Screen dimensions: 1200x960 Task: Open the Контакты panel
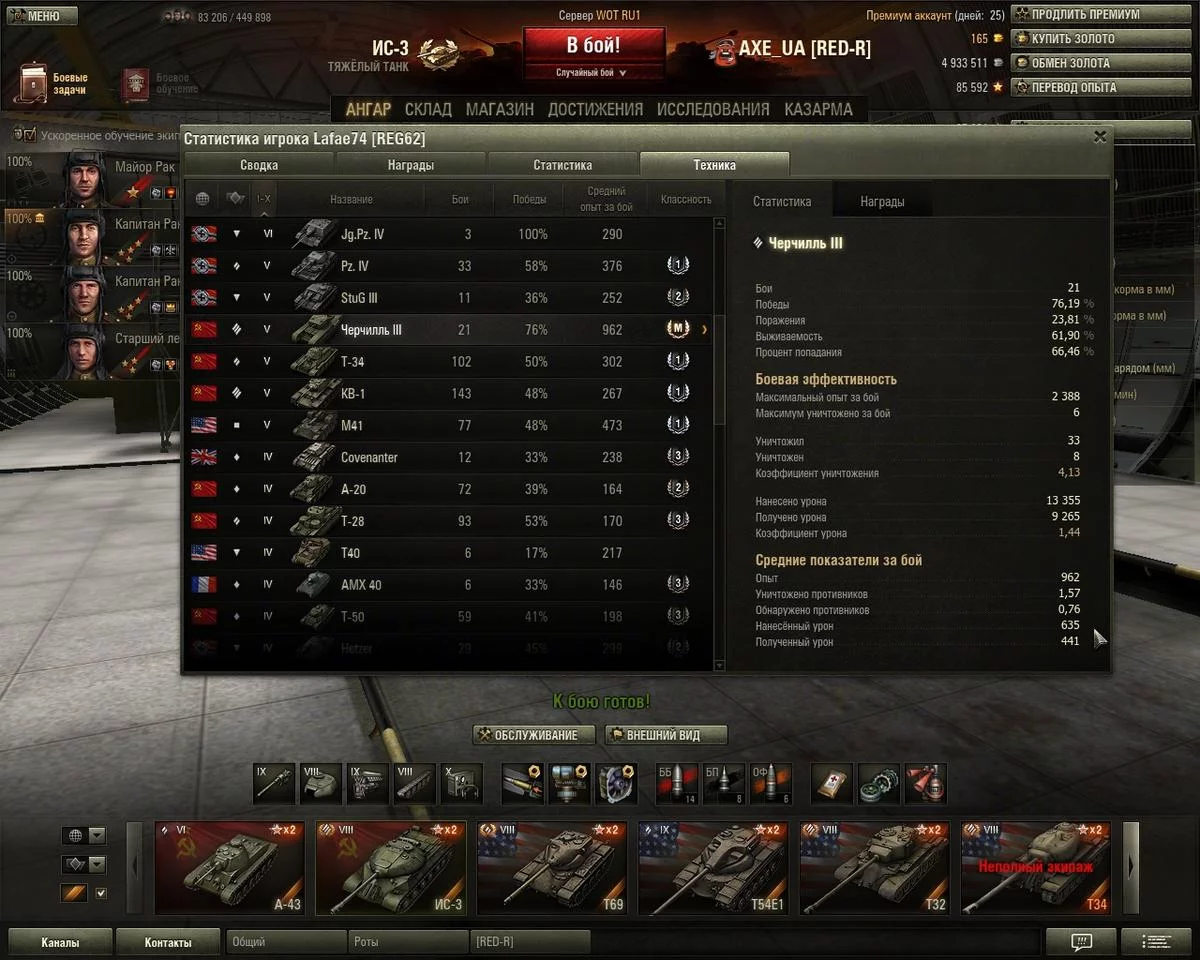pos(167,942)
